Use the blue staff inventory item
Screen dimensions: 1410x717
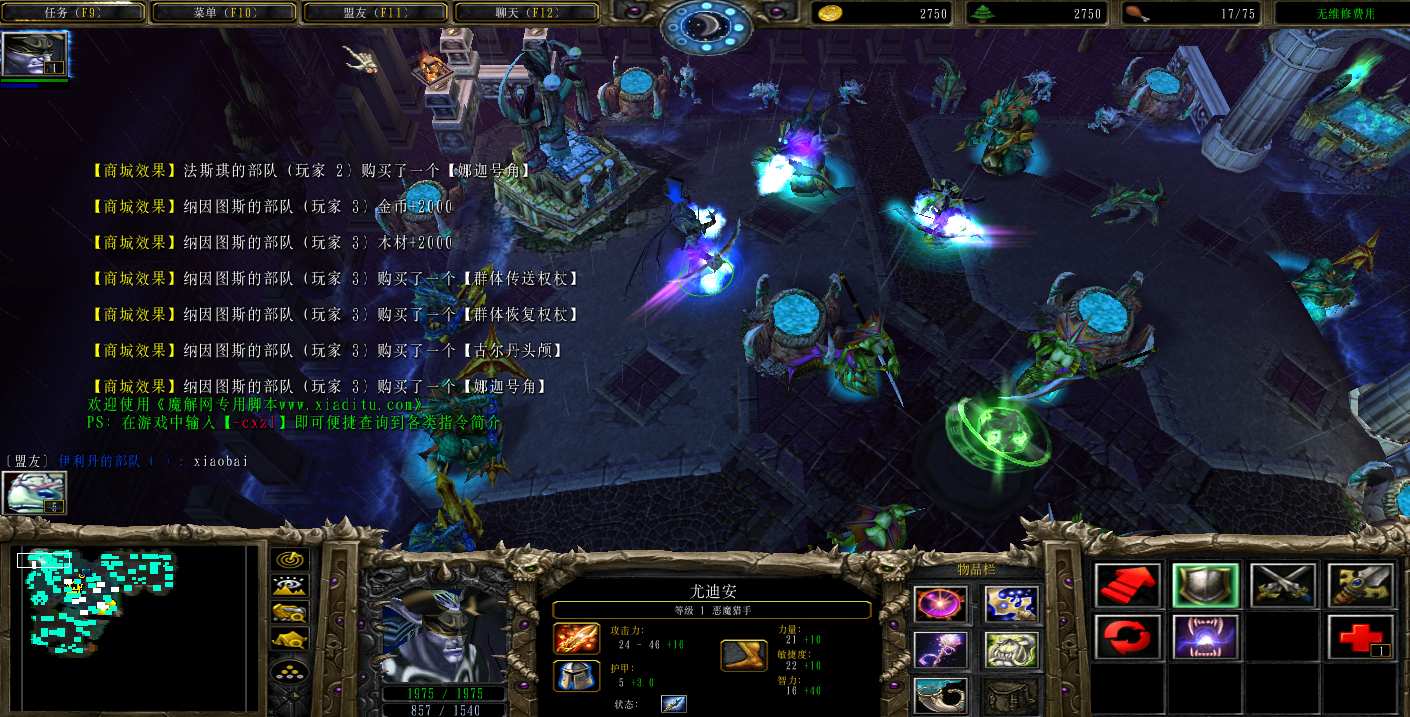(1011, 604)
